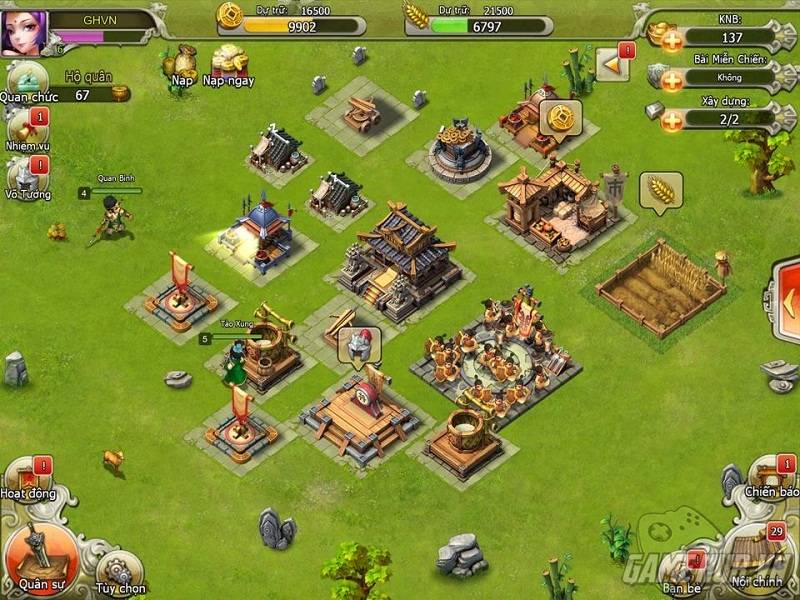This screenshot has width=800, height=600.
Task: Add Bài Miễn Chiến with plus button
Action: [671, 78]
